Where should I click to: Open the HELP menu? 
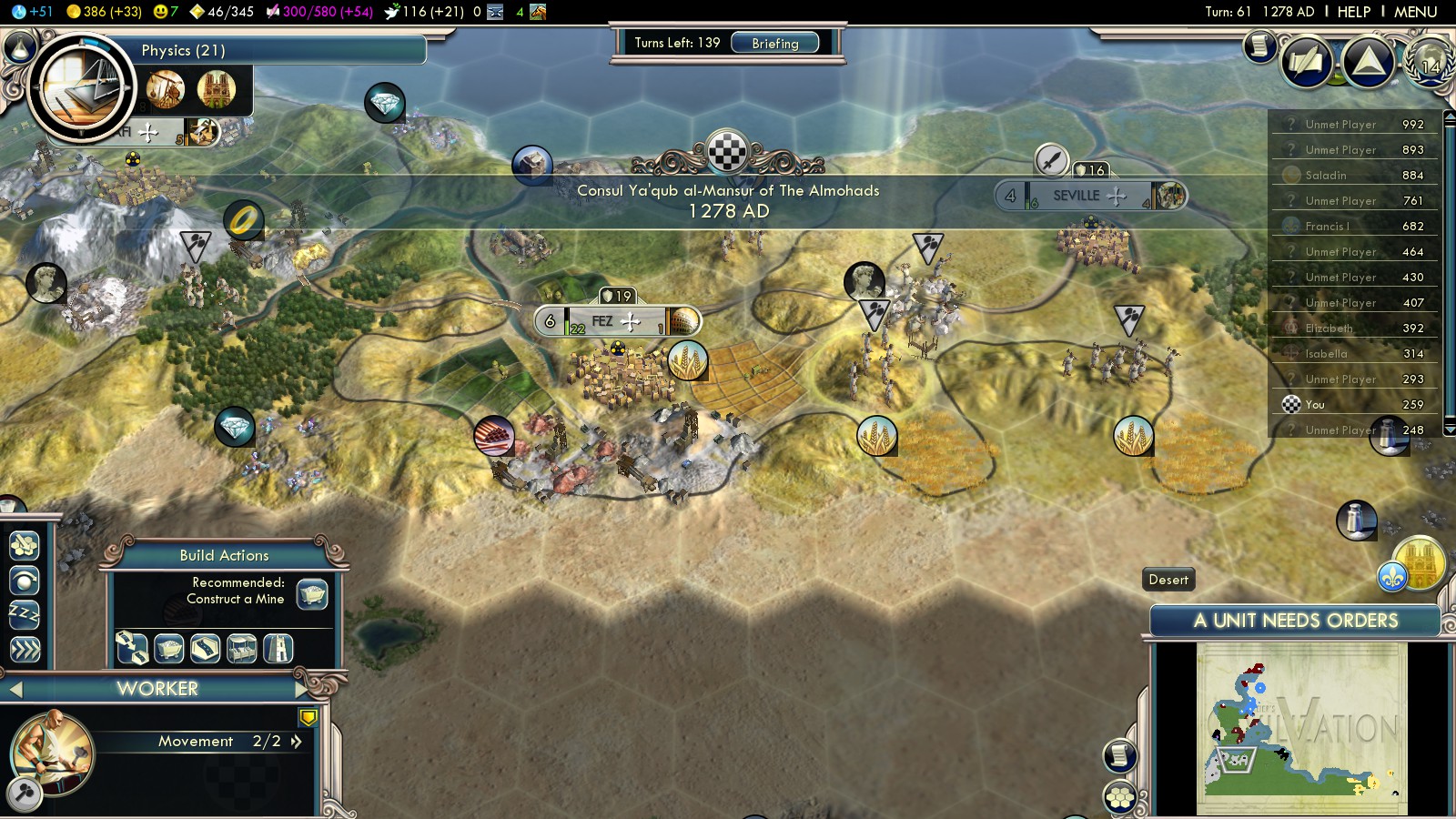point(1353,12)
